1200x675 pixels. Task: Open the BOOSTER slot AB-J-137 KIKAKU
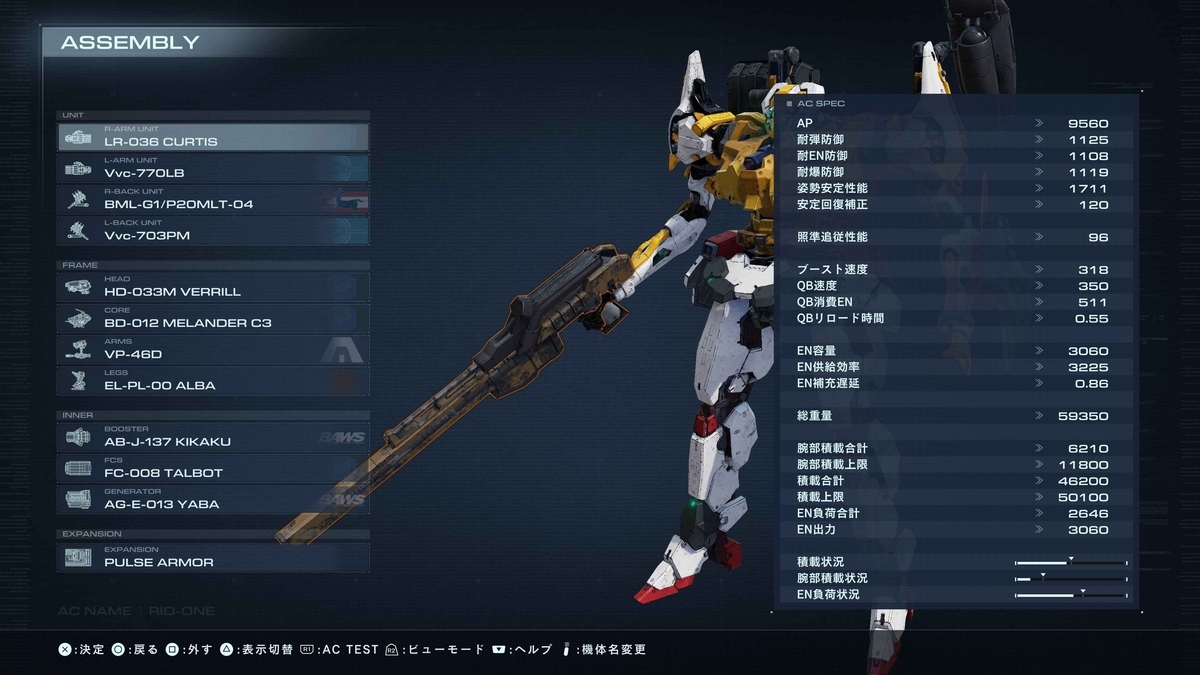213,437
